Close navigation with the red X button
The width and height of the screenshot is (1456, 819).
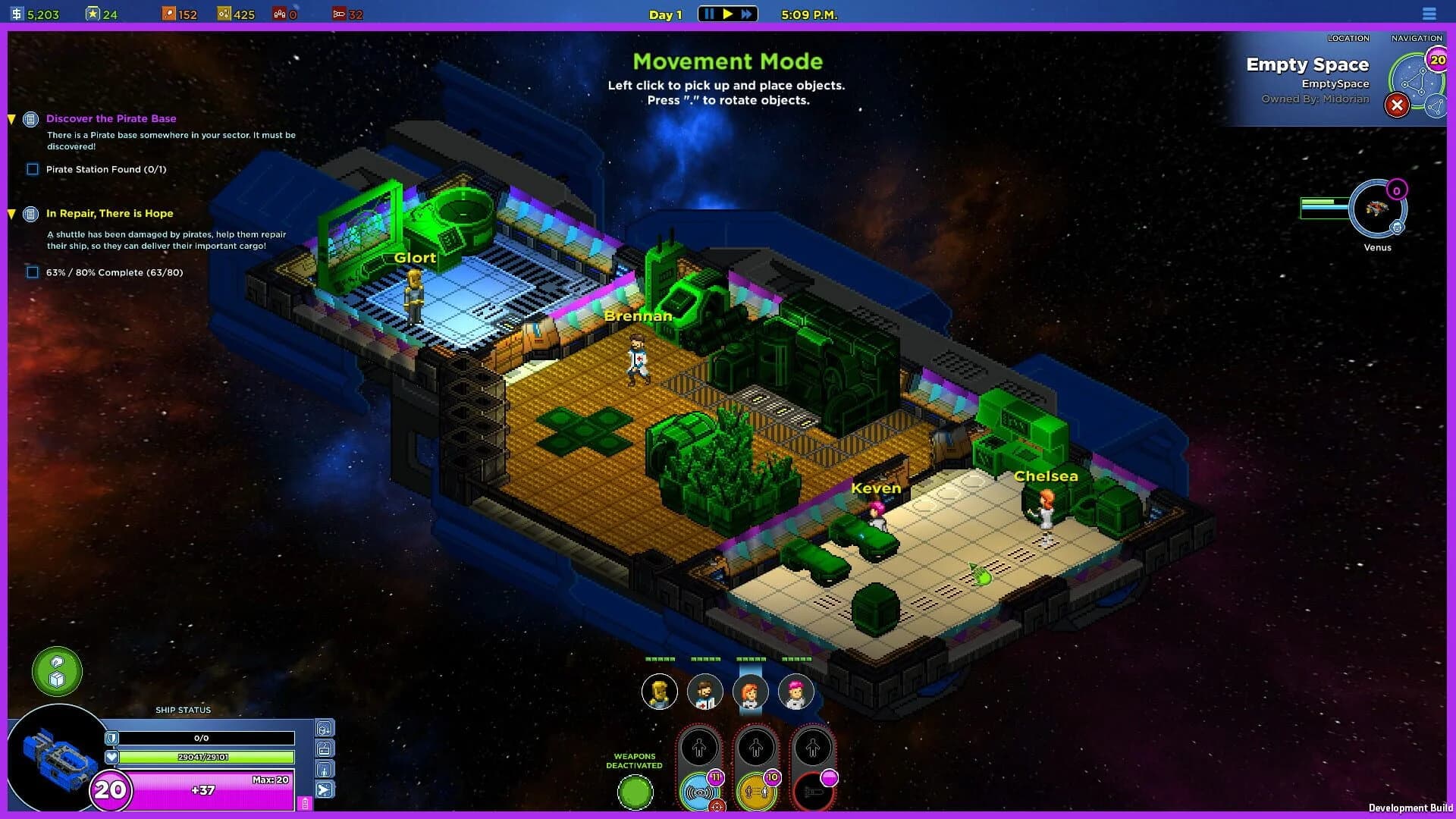(1398, 105)
